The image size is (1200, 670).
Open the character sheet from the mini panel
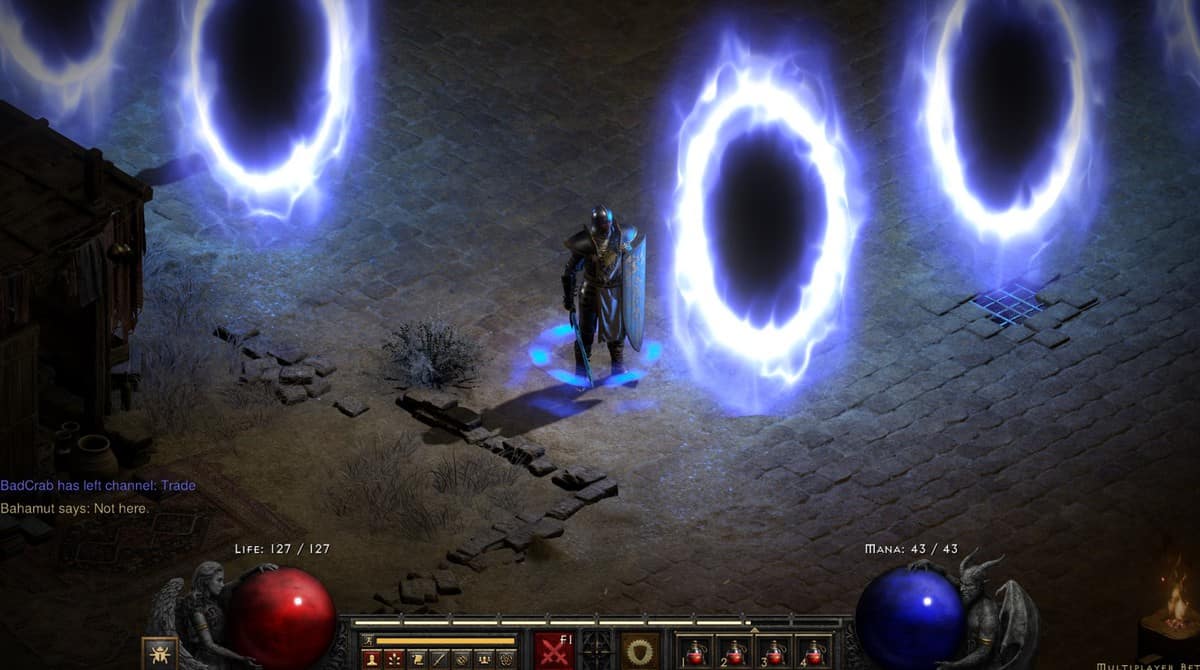tap(371, 658)
